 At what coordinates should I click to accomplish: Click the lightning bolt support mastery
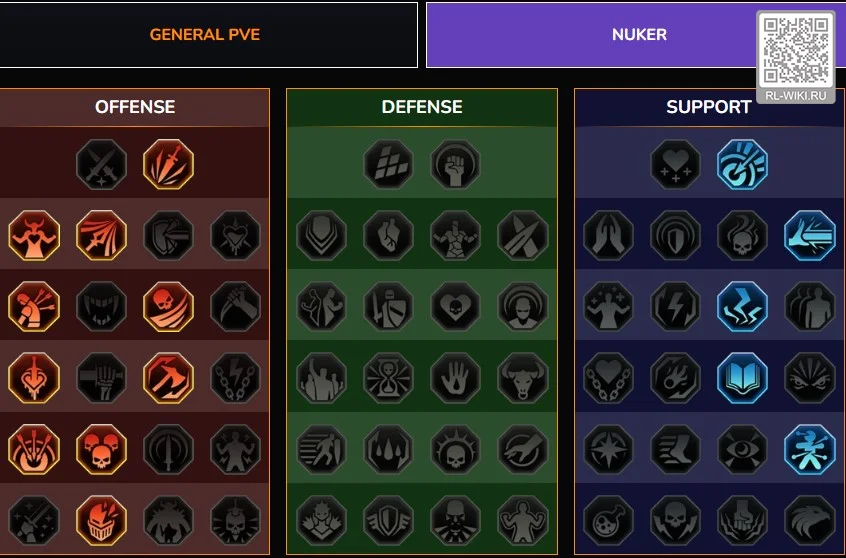click(x=676, y=307)
